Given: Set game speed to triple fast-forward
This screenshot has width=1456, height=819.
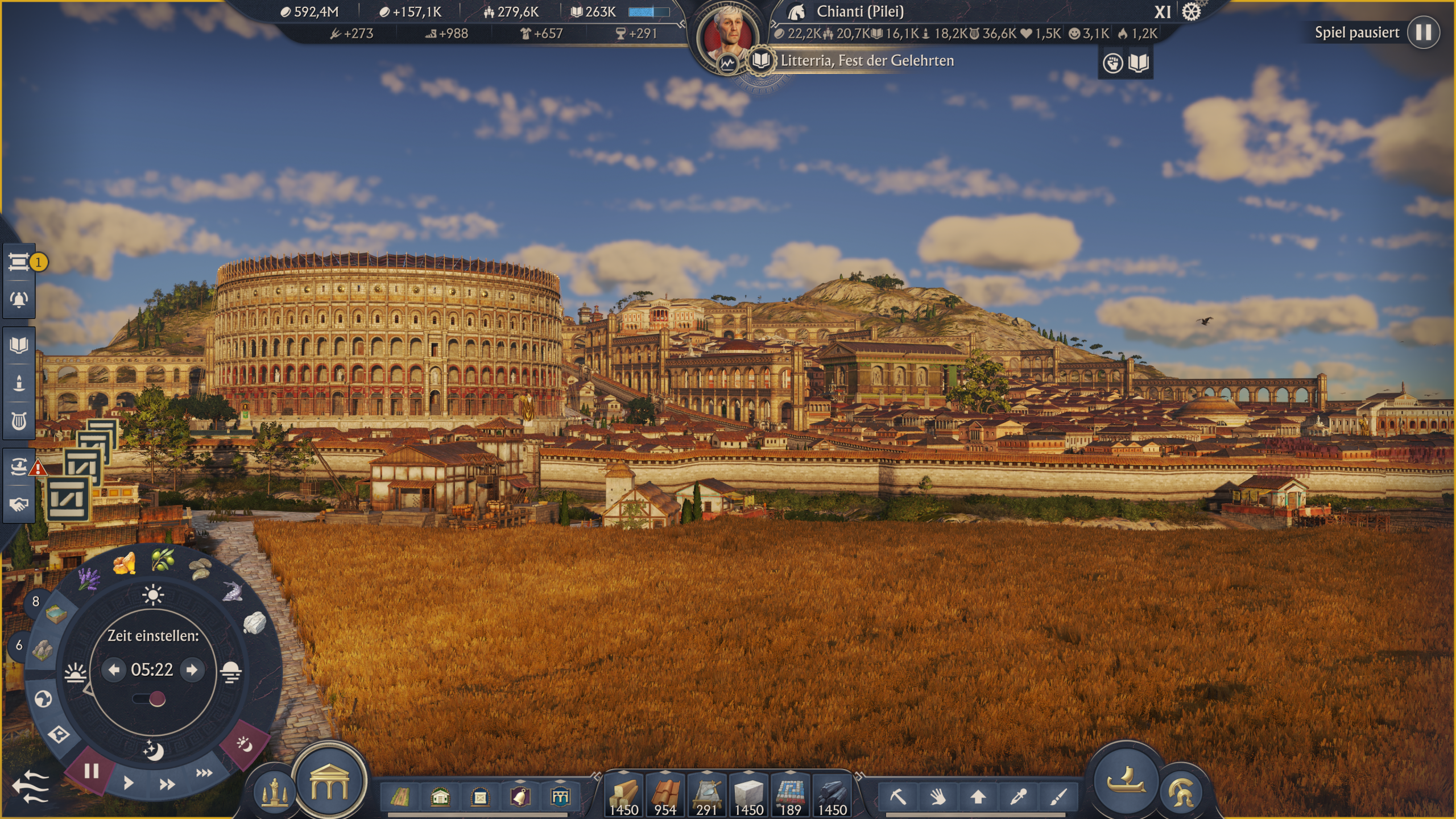Looking at the screenshot, I should [204, 773].
